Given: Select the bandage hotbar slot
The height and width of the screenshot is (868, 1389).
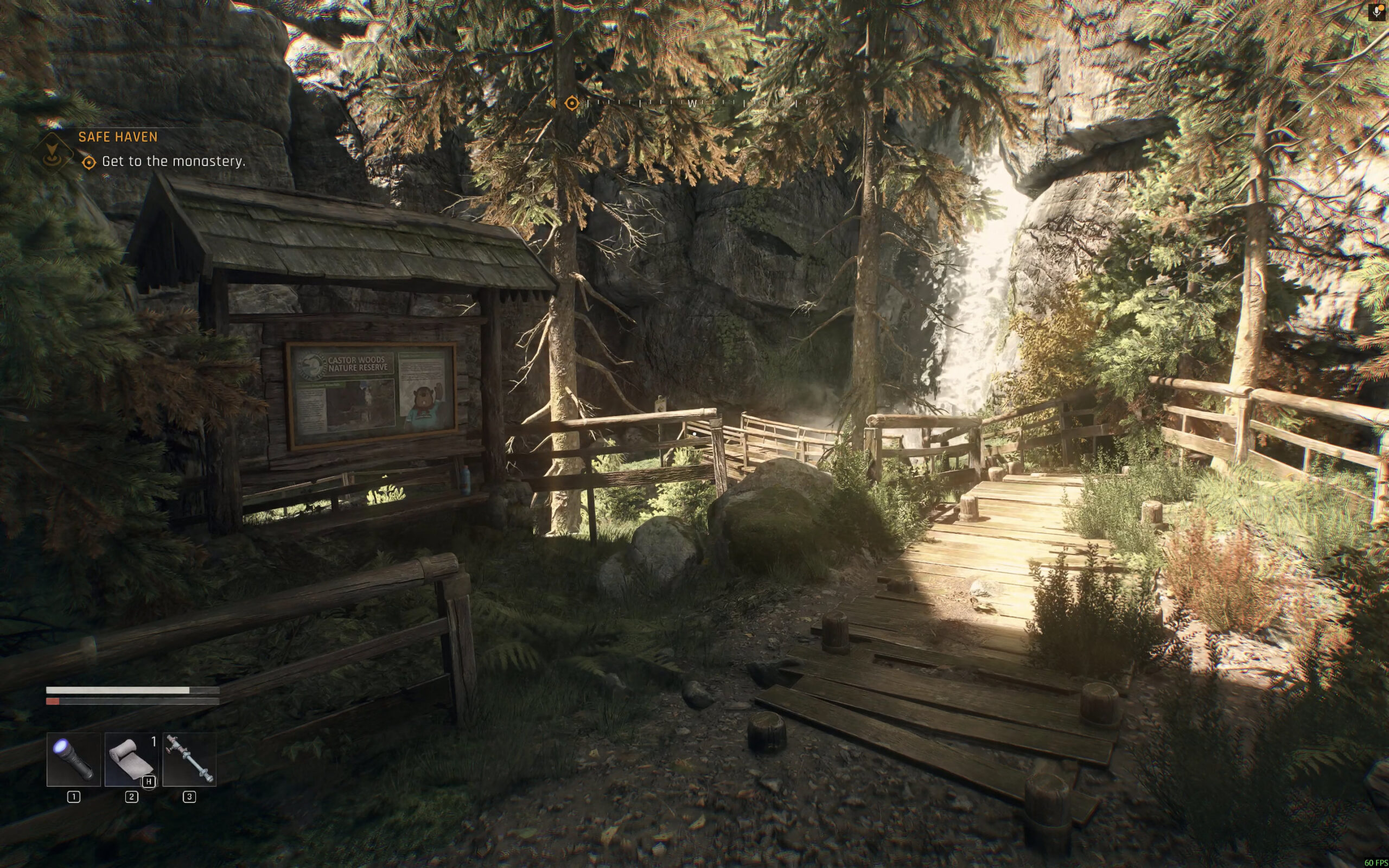Looking at the screenshot, I should pos(131,759).
